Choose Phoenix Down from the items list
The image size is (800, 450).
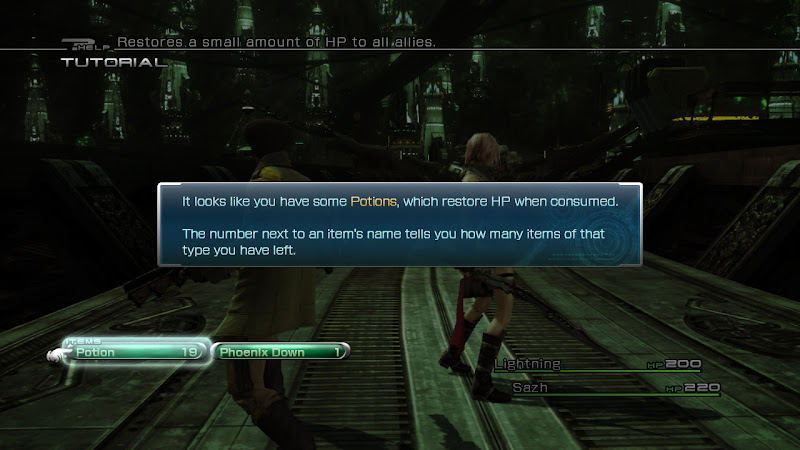pyautogui.click(x=280, y=352)
